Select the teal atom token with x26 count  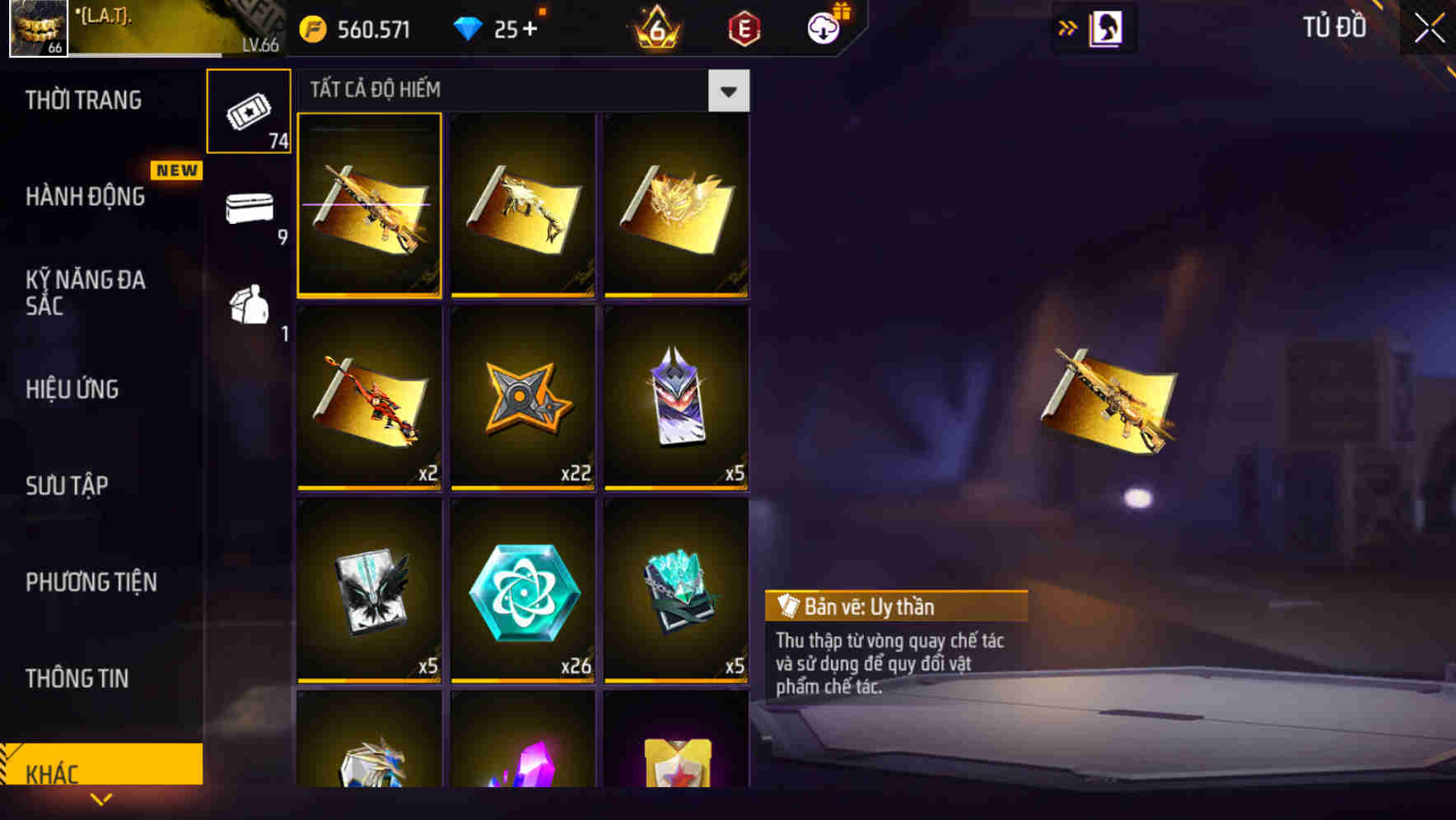524,593
